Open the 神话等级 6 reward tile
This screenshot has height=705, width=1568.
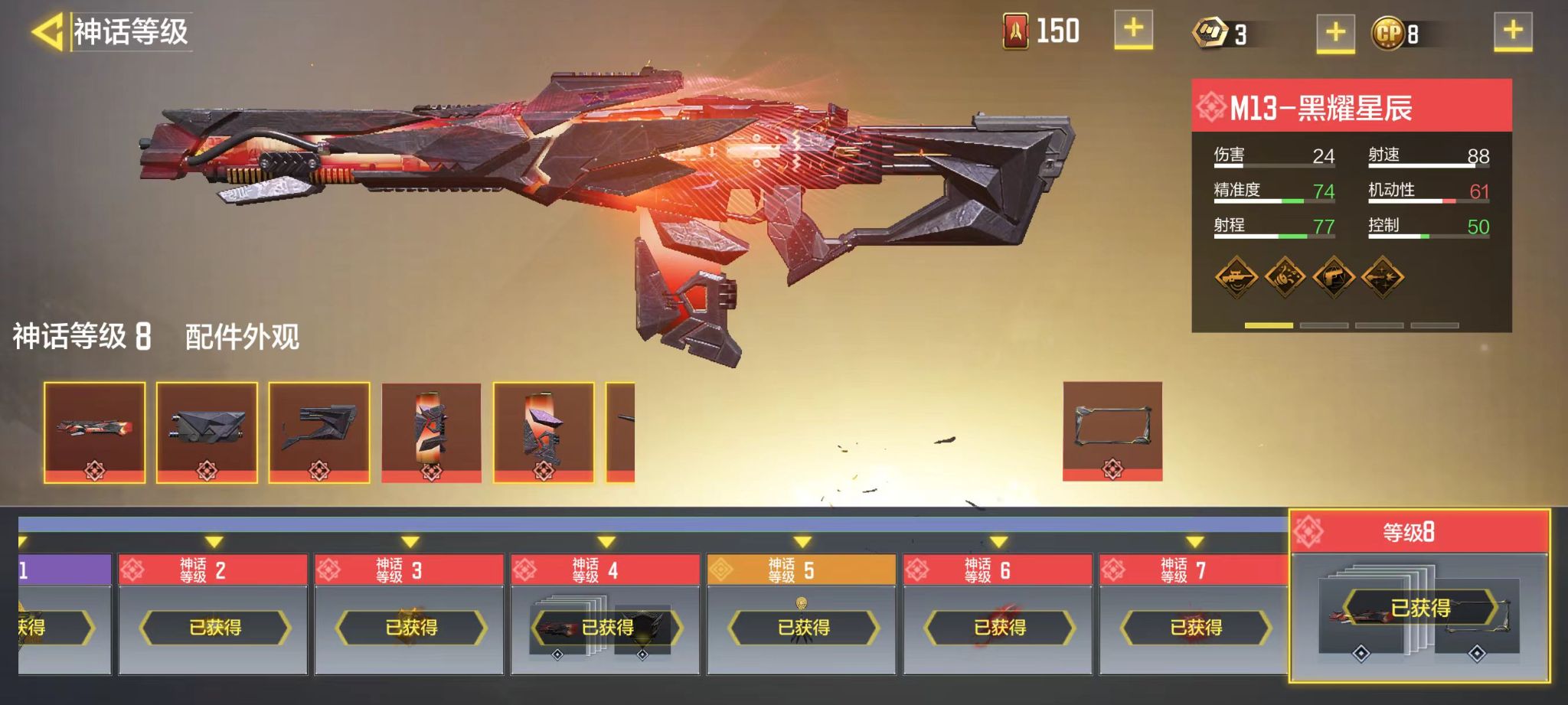(x=998, y=614)
